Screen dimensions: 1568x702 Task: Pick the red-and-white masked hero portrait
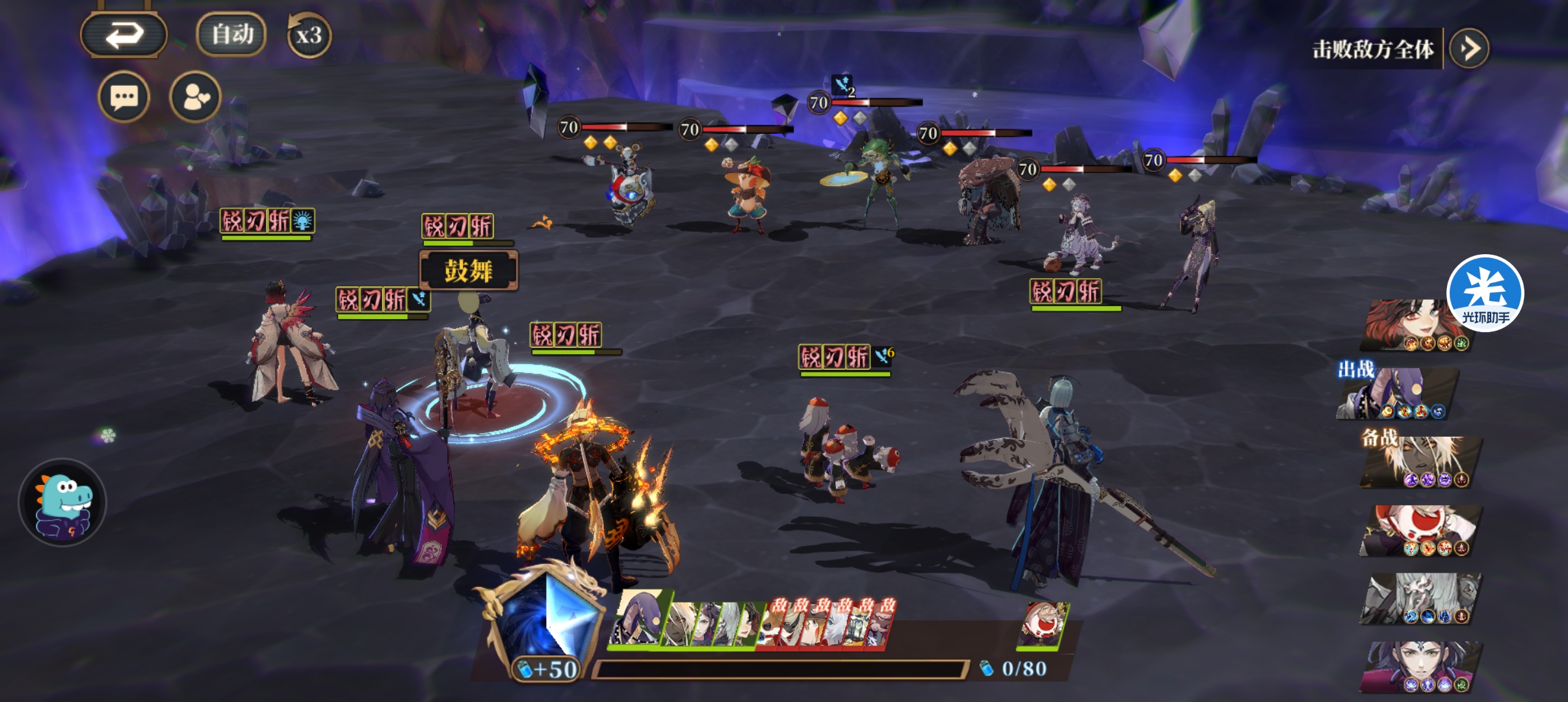tap(1420, 531)
